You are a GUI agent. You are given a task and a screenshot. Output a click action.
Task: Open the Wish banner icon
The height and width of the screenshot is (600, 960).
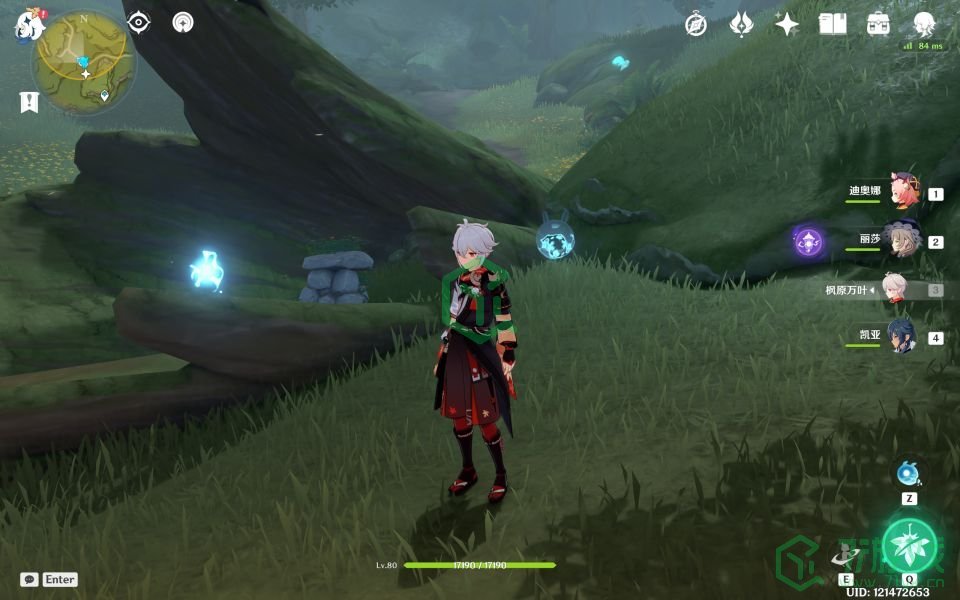coord(741,24)
